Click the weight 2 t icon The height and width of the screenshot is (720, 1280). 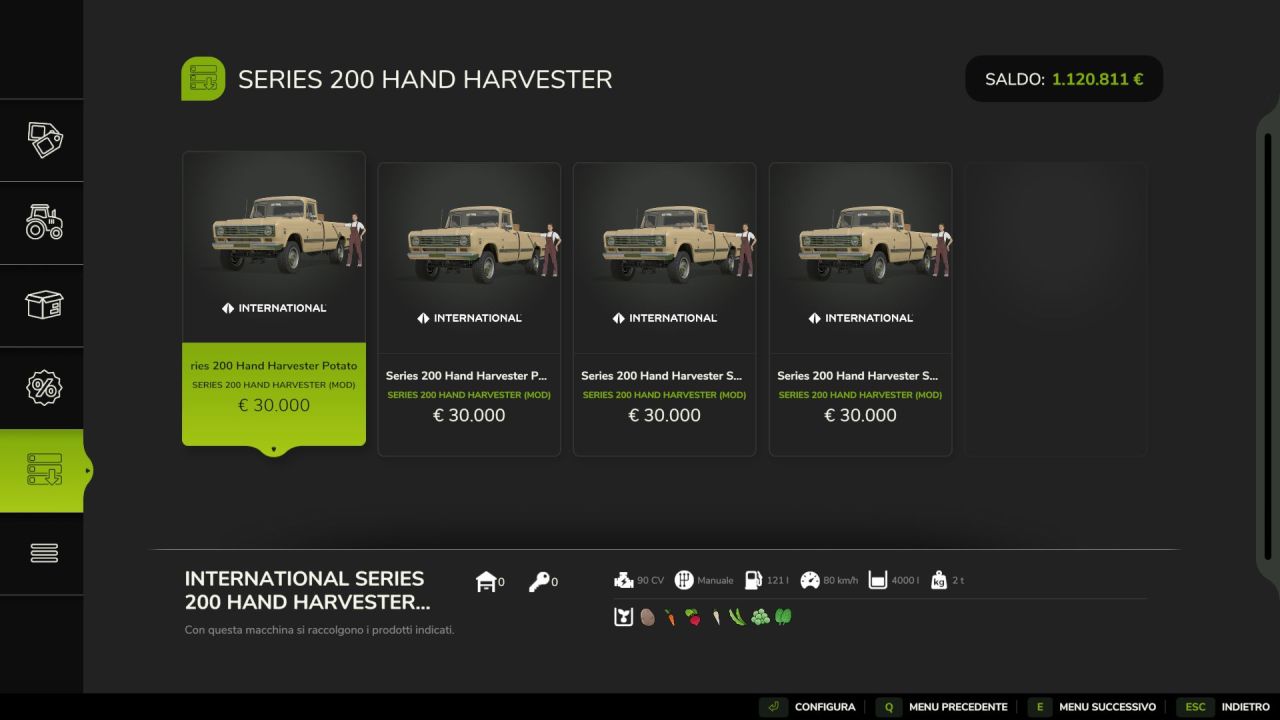point(937,579)
